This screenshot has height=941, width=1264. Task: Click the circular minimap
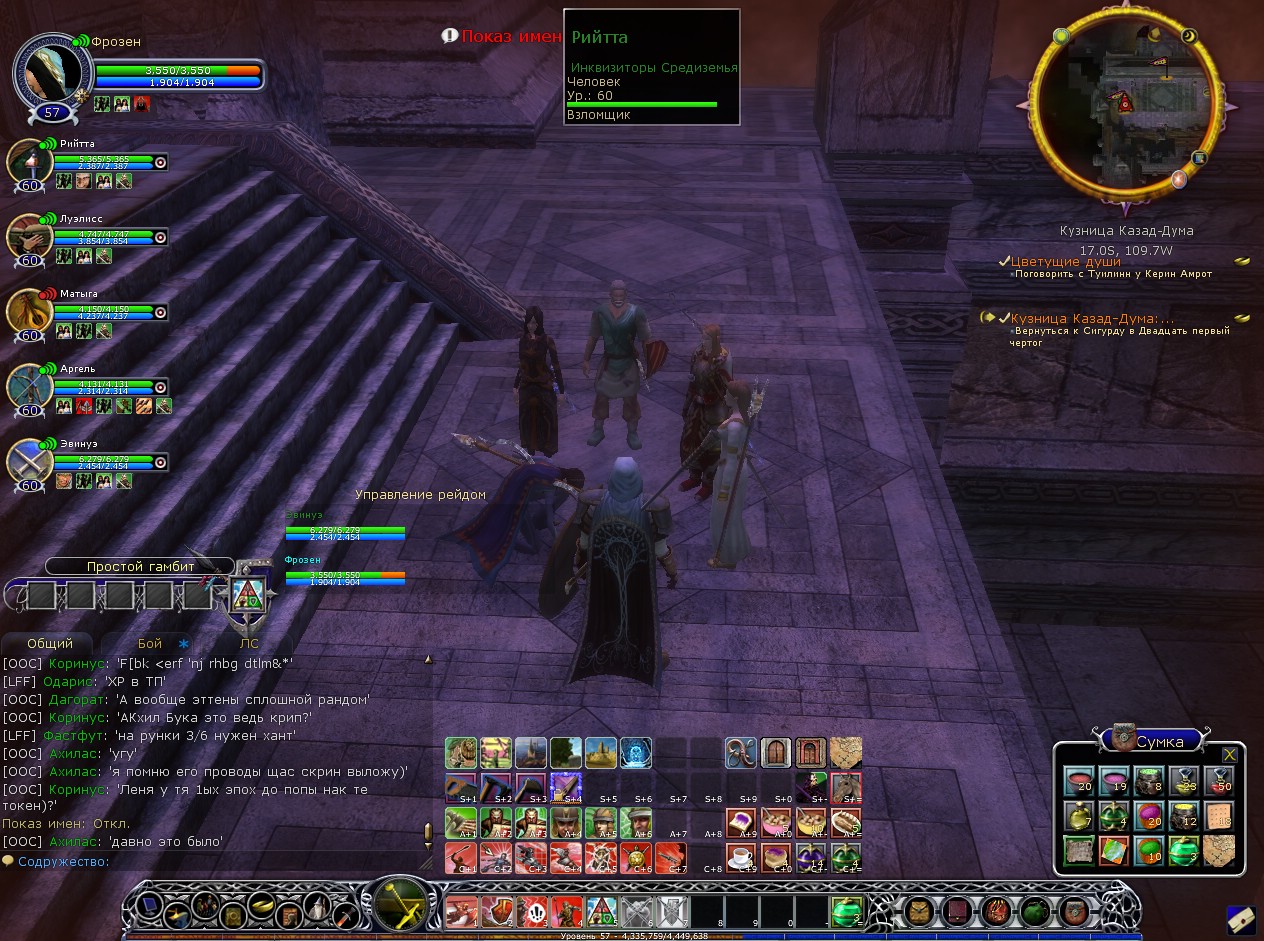click(1122, 107)
